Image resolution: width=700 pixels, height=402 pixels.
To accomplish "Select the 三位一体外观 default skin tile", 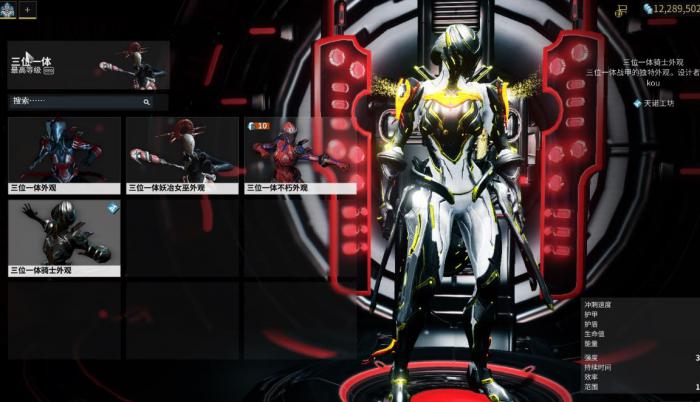I will click(64, 155).
